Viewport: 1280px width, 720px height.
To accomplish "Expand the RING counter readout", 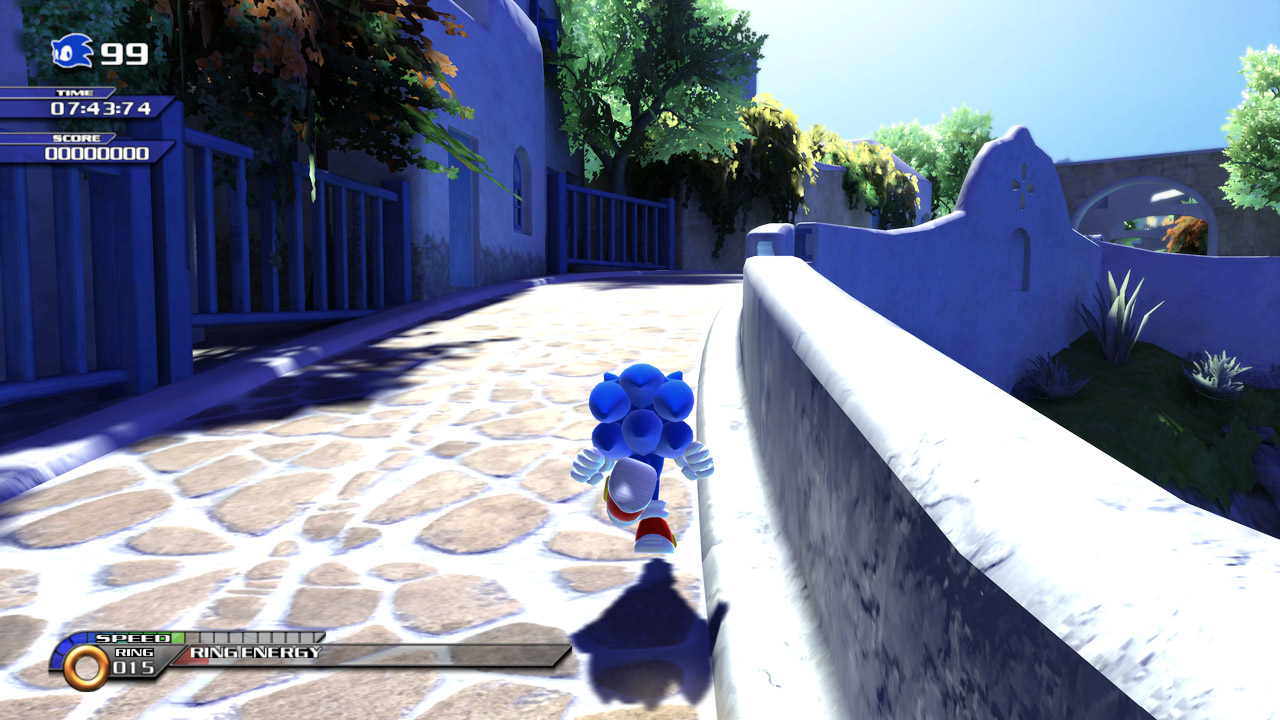I will (135, 659).
